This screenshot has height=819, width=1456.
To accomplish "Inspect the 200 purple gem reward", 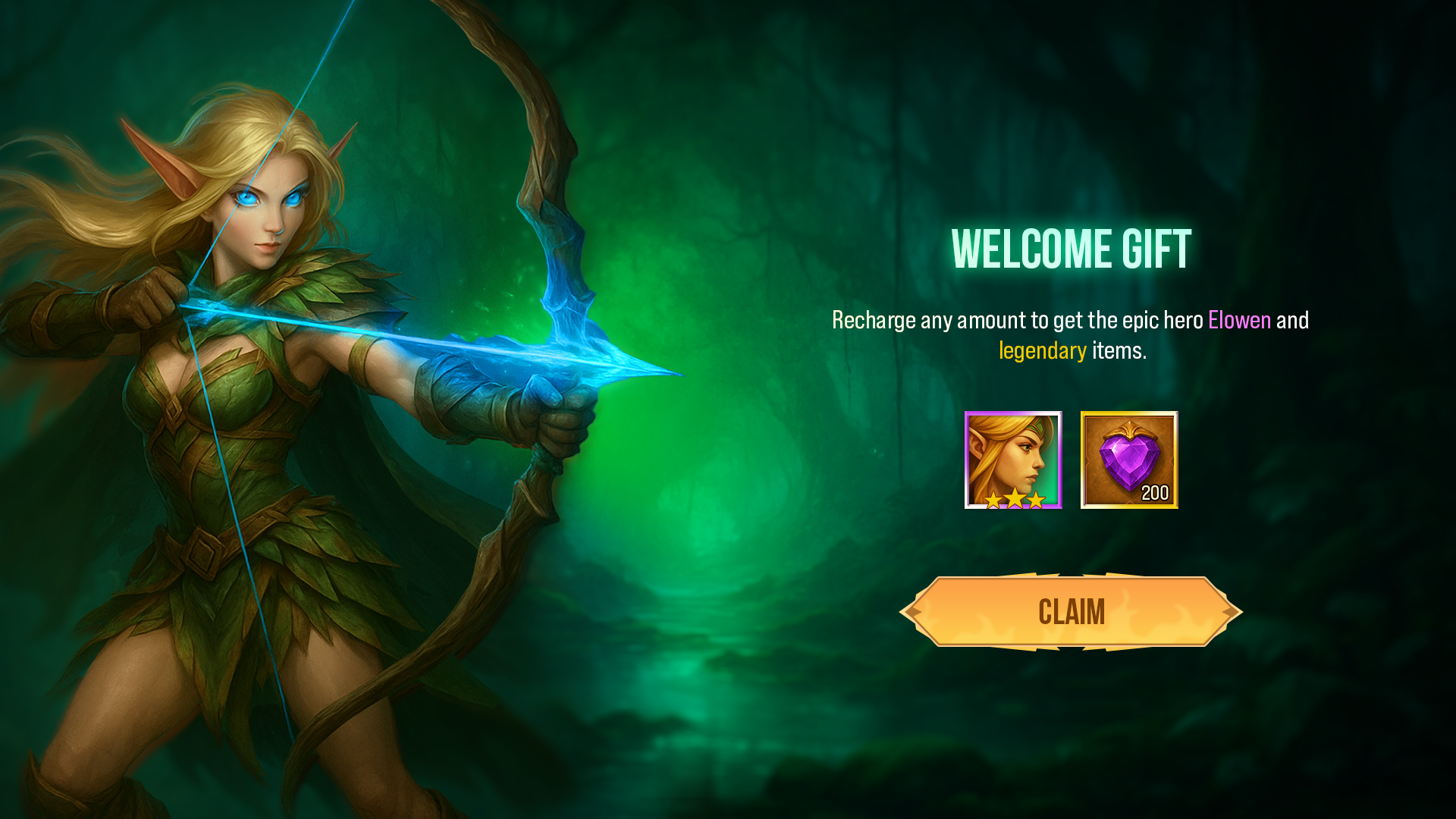I will (1129, 460).
